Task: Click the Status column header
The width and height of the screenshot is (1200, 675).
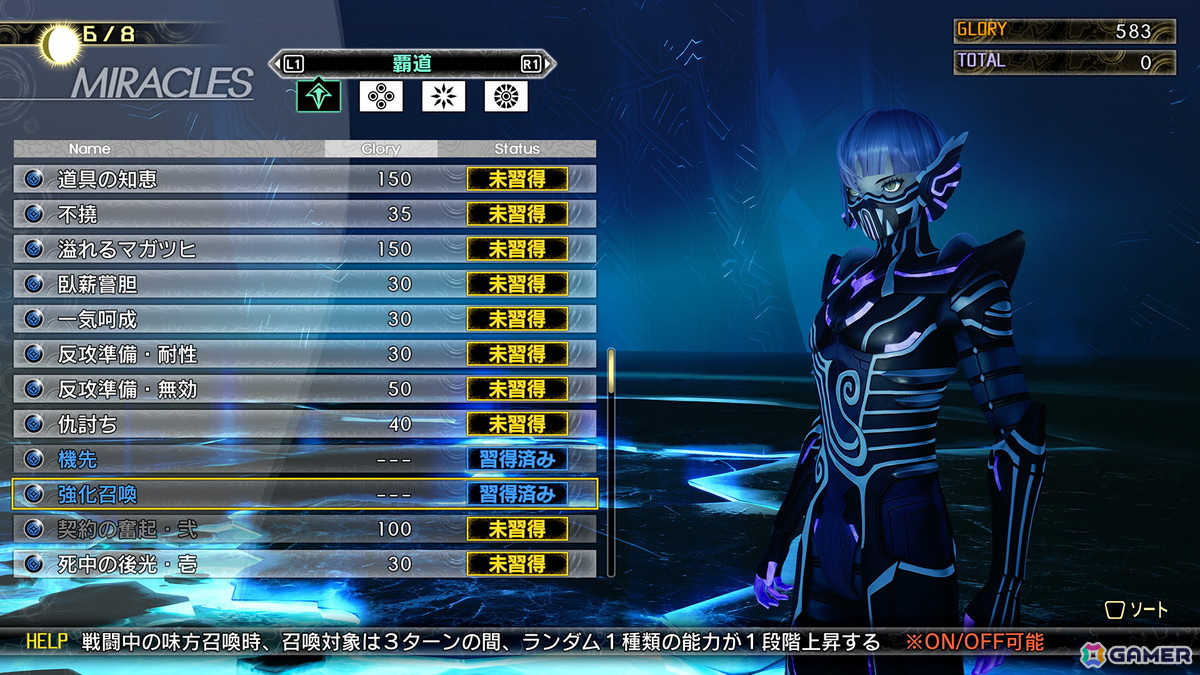Action: pyautogui.click(x=517, y=149)
